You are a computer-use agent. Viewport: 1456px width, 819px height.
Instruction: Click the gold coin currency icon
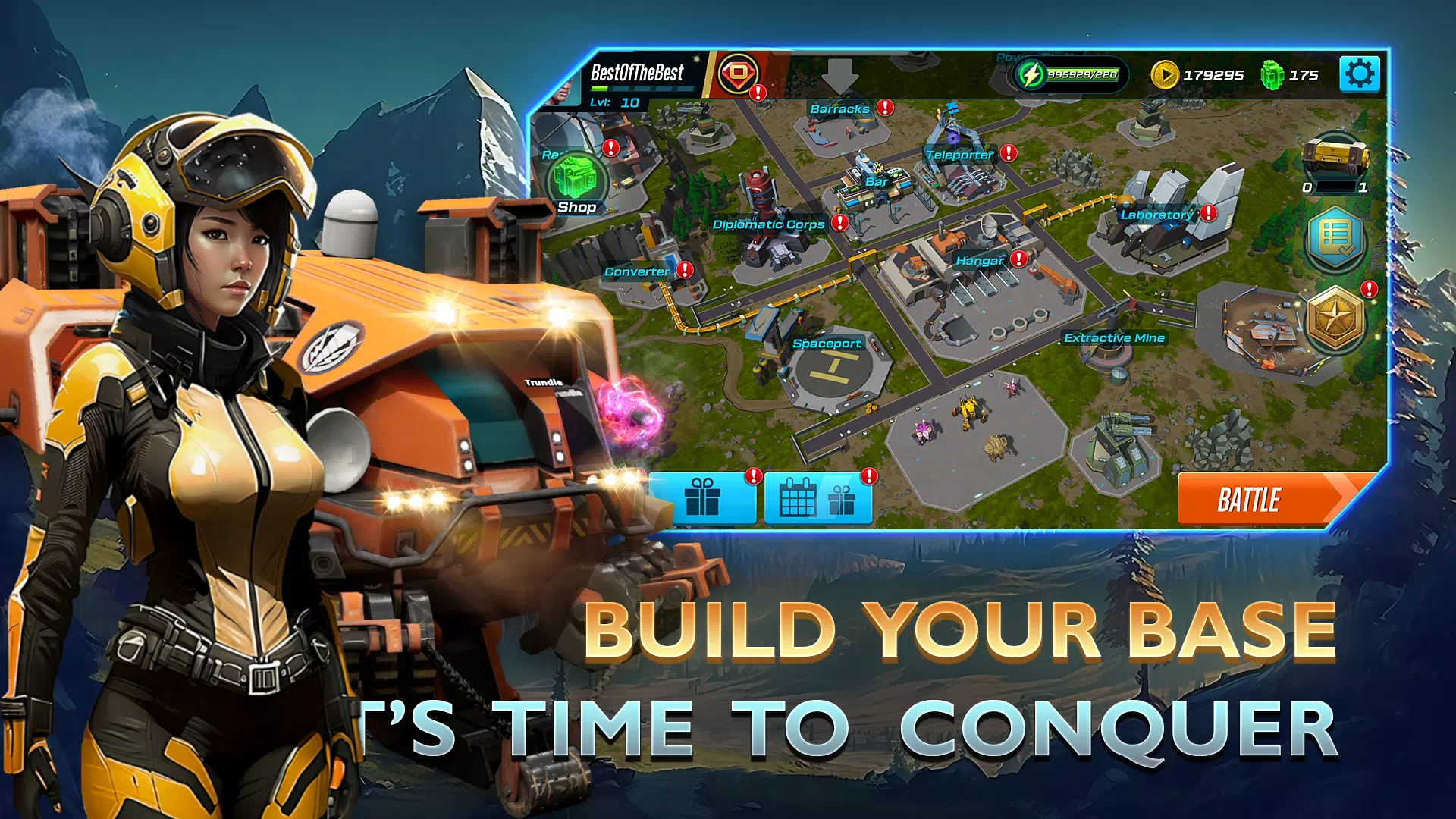point(1166,75)
